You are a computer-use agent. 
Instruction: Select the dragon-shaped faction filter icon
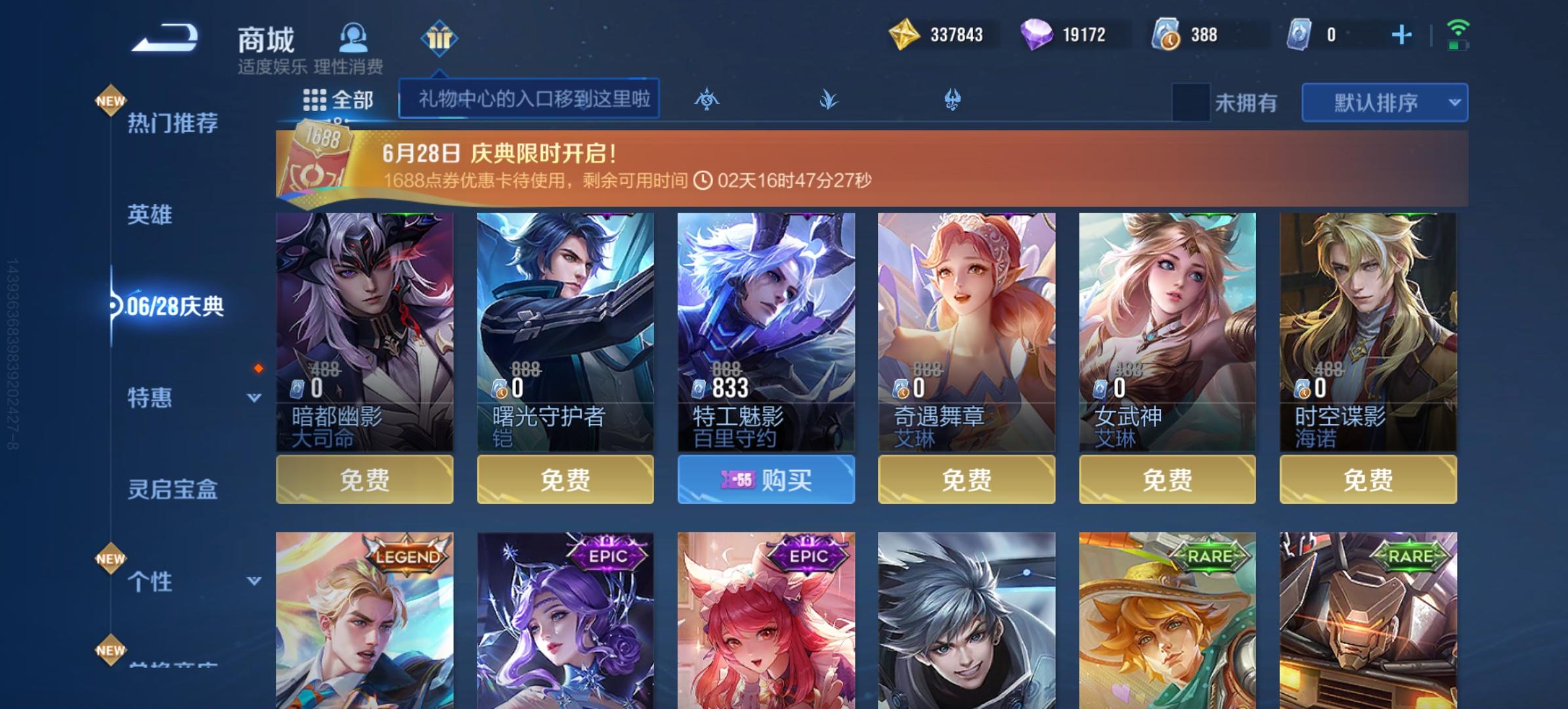point(952,100)
